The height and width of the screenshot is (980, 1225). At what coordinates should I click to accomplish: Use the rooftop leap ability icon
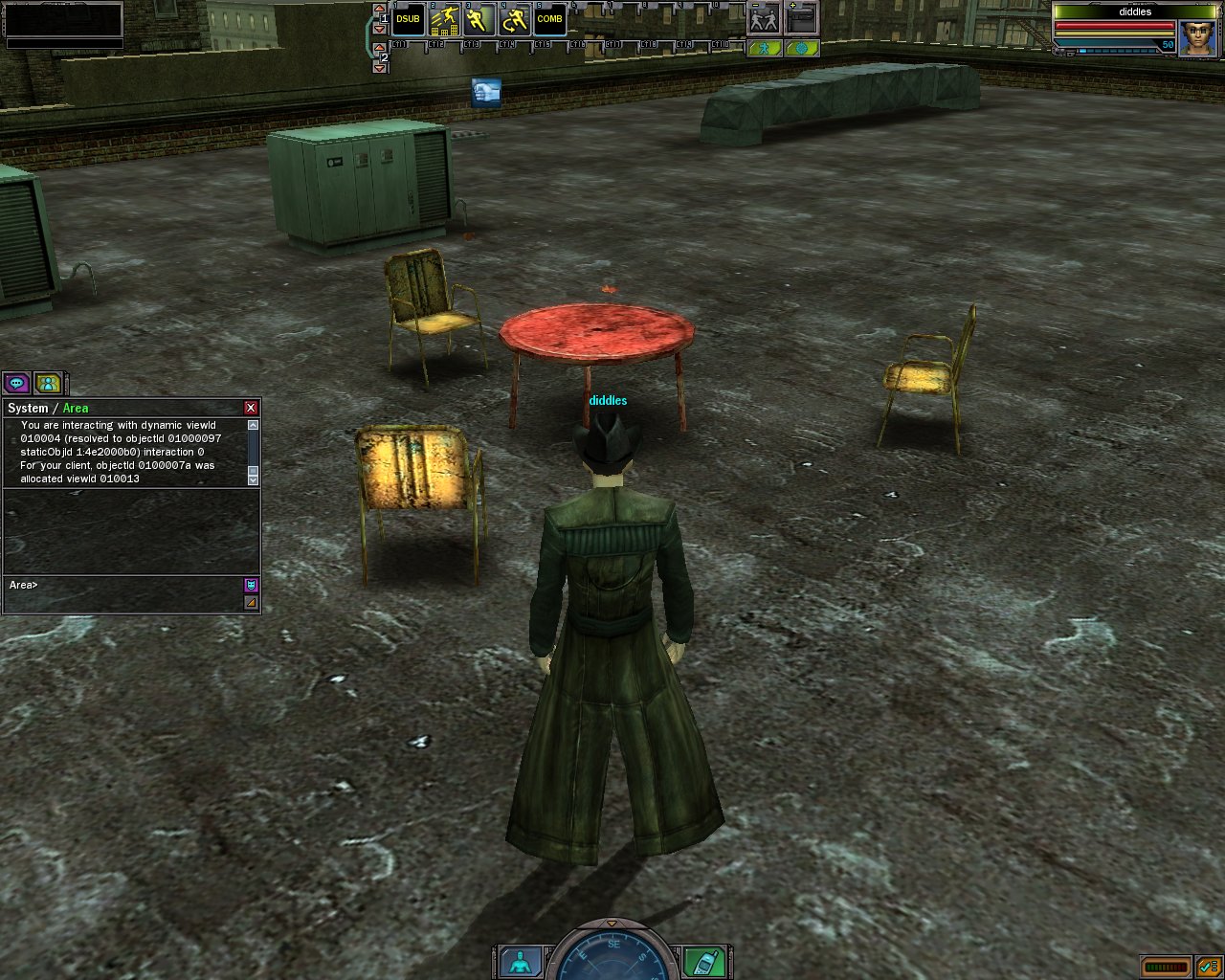(x=444, y=19)
